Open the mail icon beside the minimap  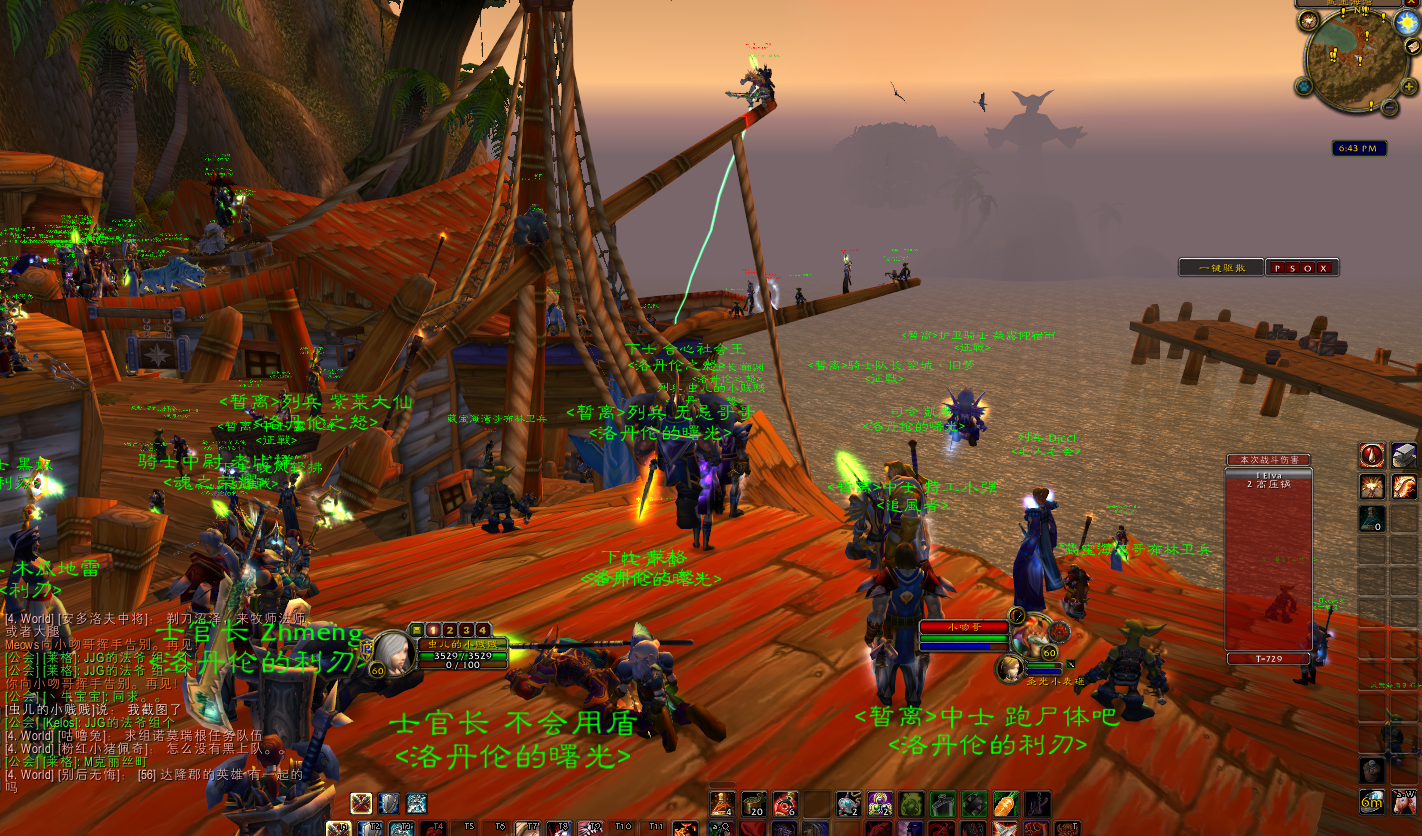[1412, 46]
